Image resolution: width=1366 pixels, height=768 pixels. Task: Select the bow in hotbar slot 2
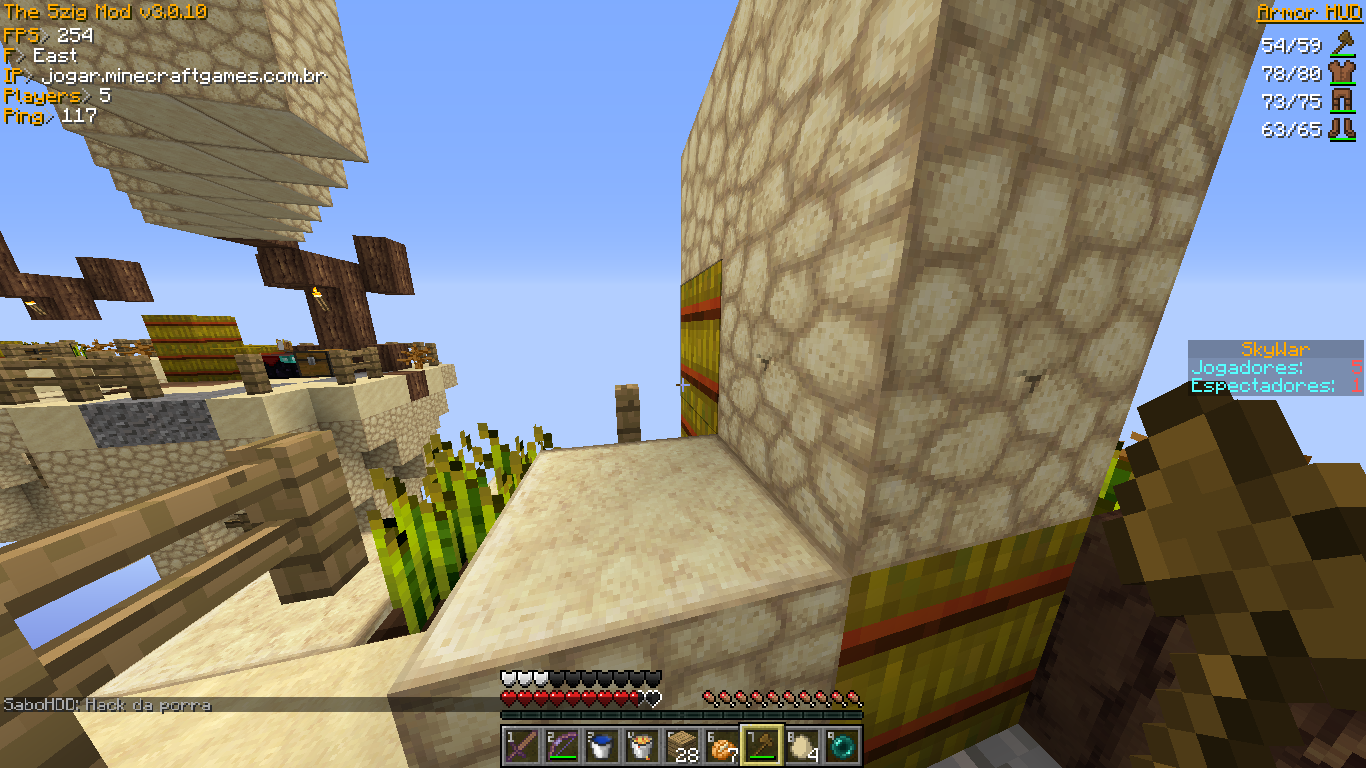click(562, 745)
